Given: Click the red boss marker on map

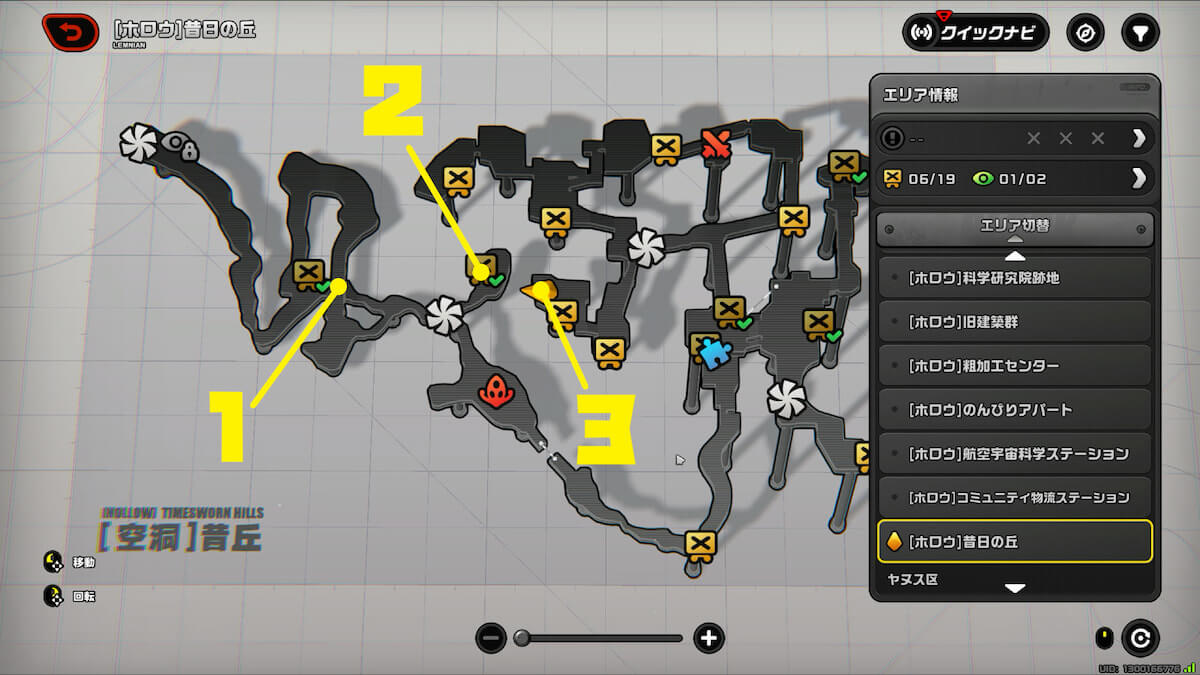Looking at the screenshot, I should (x=496, y=390).
